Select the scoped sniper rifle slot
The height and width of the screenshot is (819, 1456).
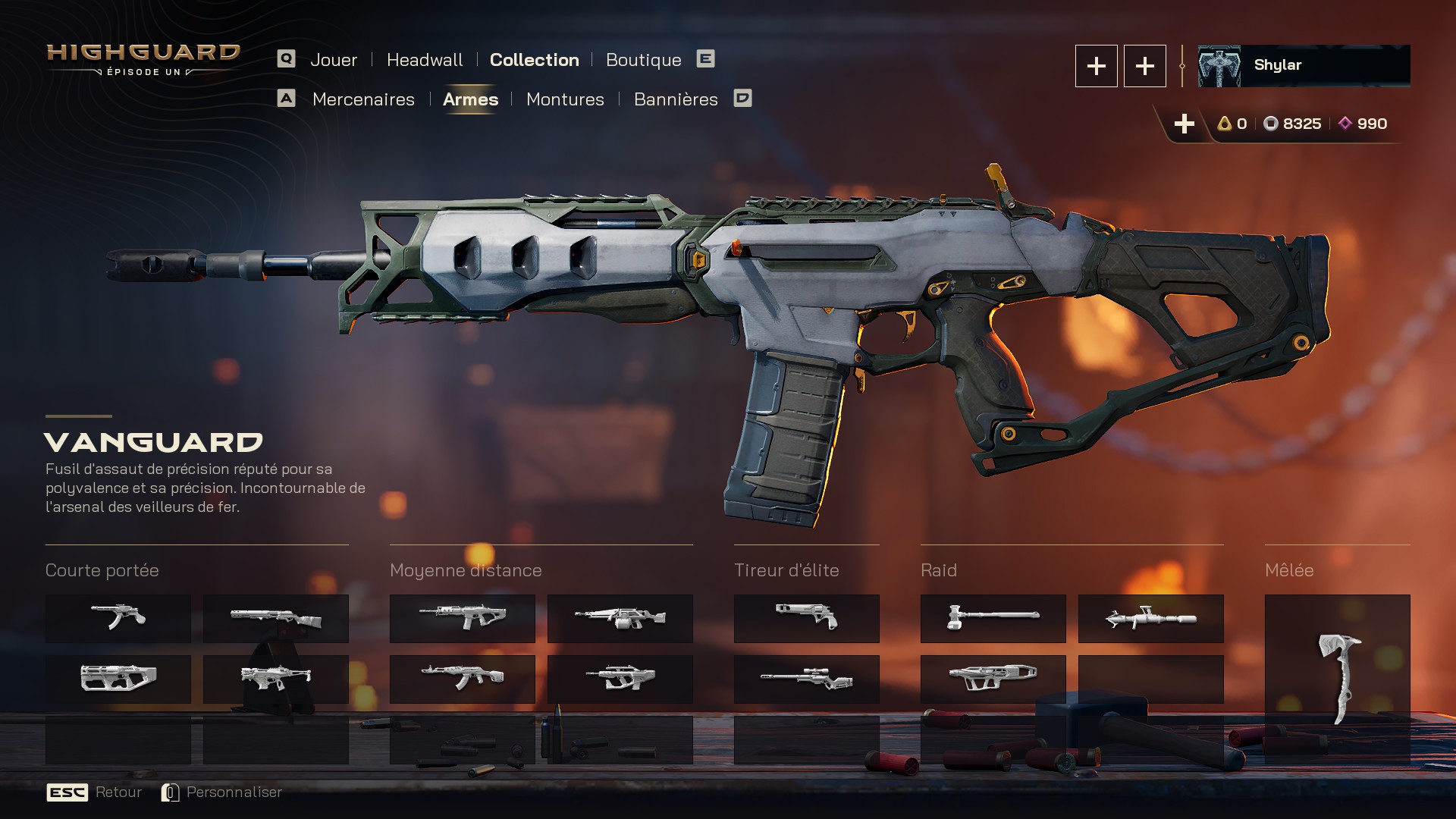tap(806, 679)
